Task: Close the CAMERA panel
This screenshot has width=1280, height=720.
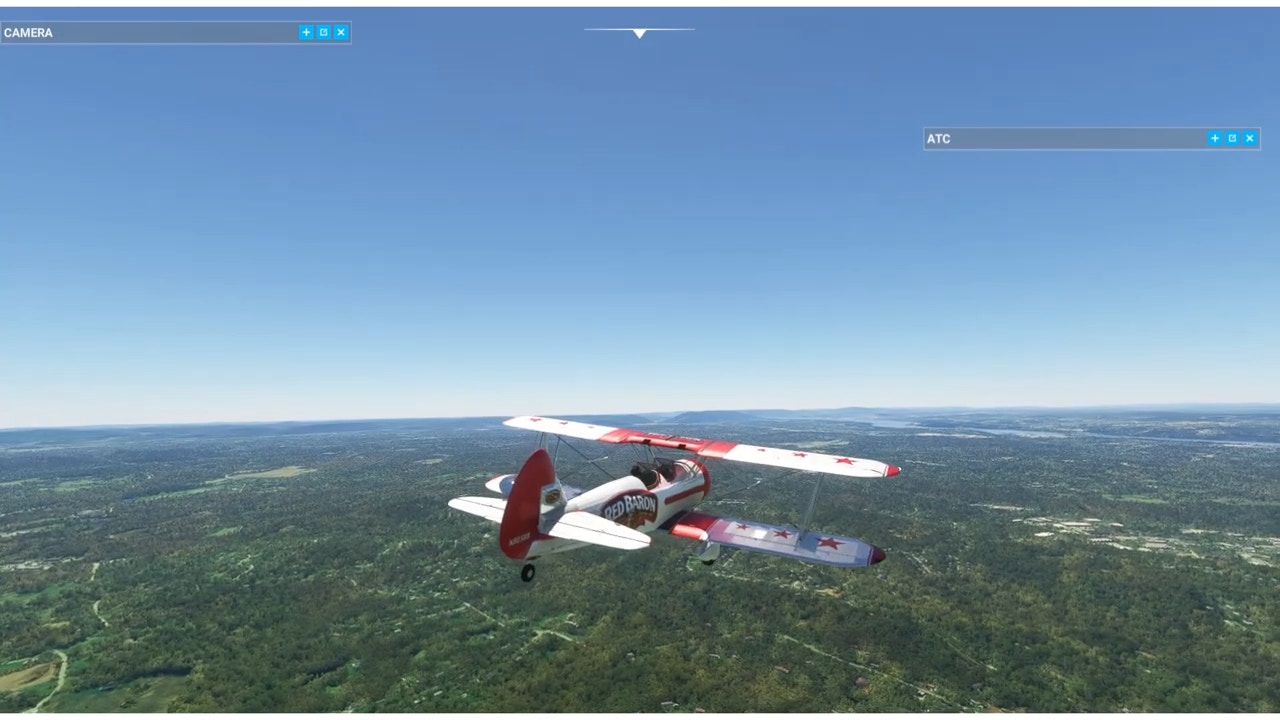Action: tap(341, 32)
